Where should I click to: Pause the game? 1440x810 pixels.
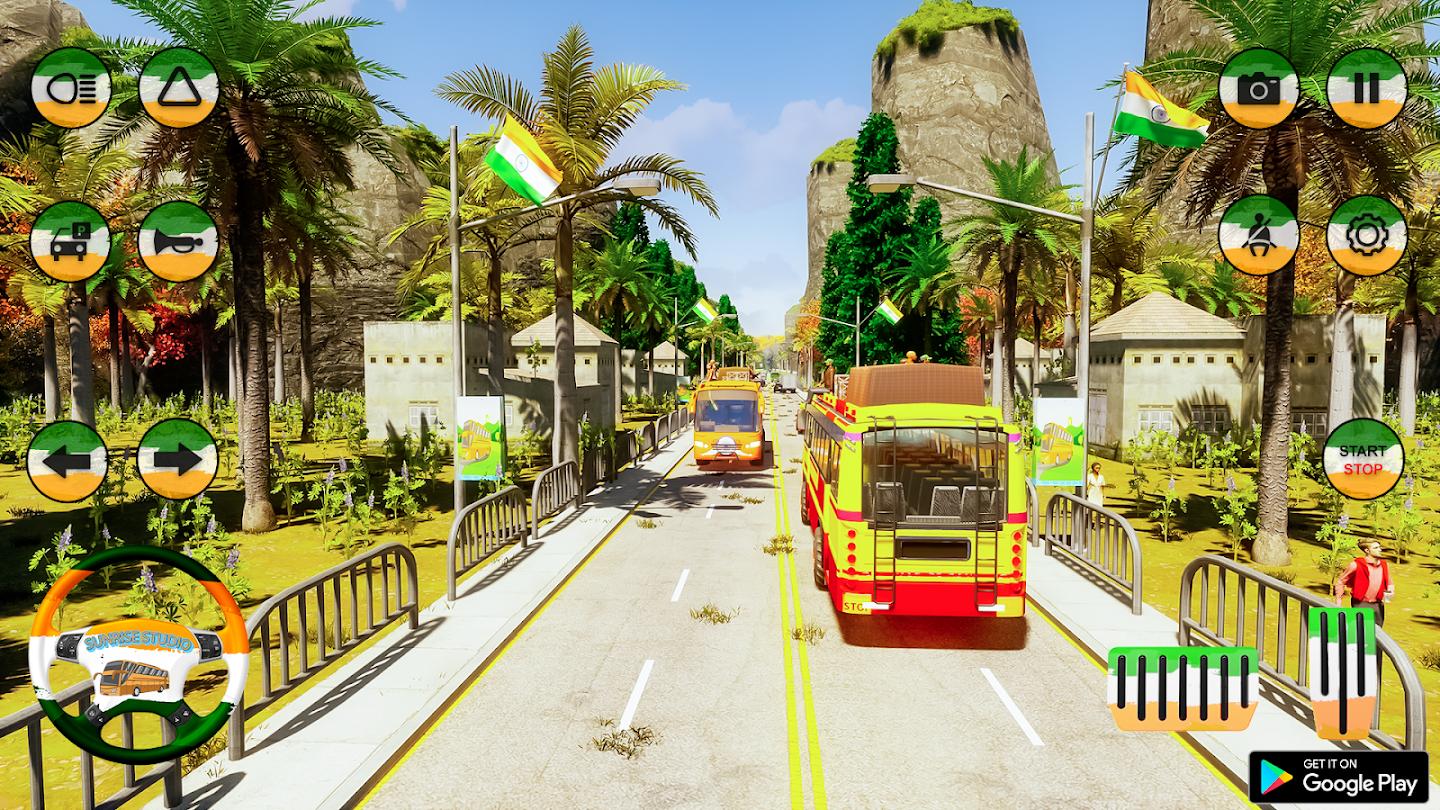[x=1367, y=88]
